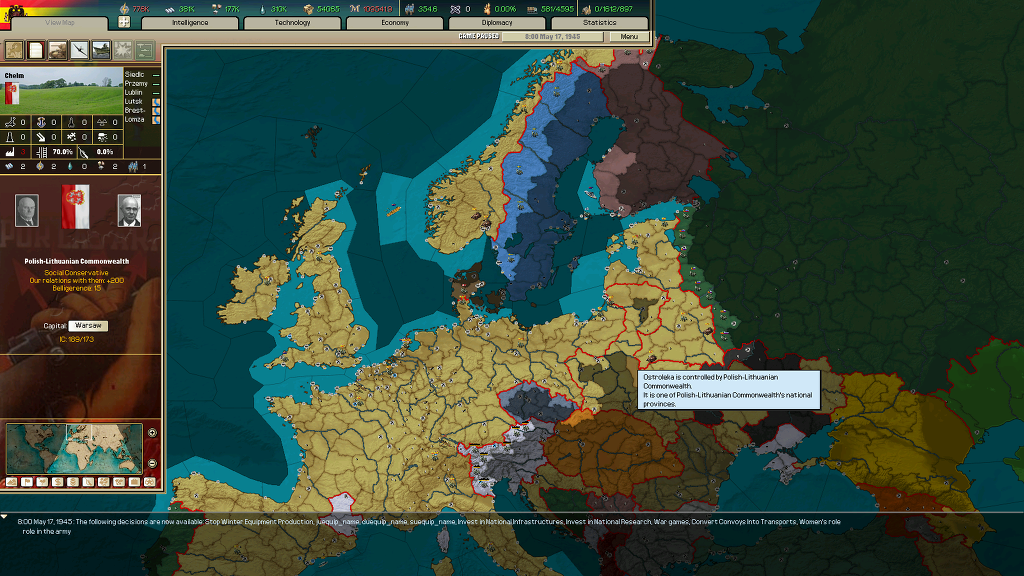Image resolution: width=1024 pixels, height=576 pixels.
Task: Click the Polish-Lithuanian Commonwealth flag
Action: (75, 207)
